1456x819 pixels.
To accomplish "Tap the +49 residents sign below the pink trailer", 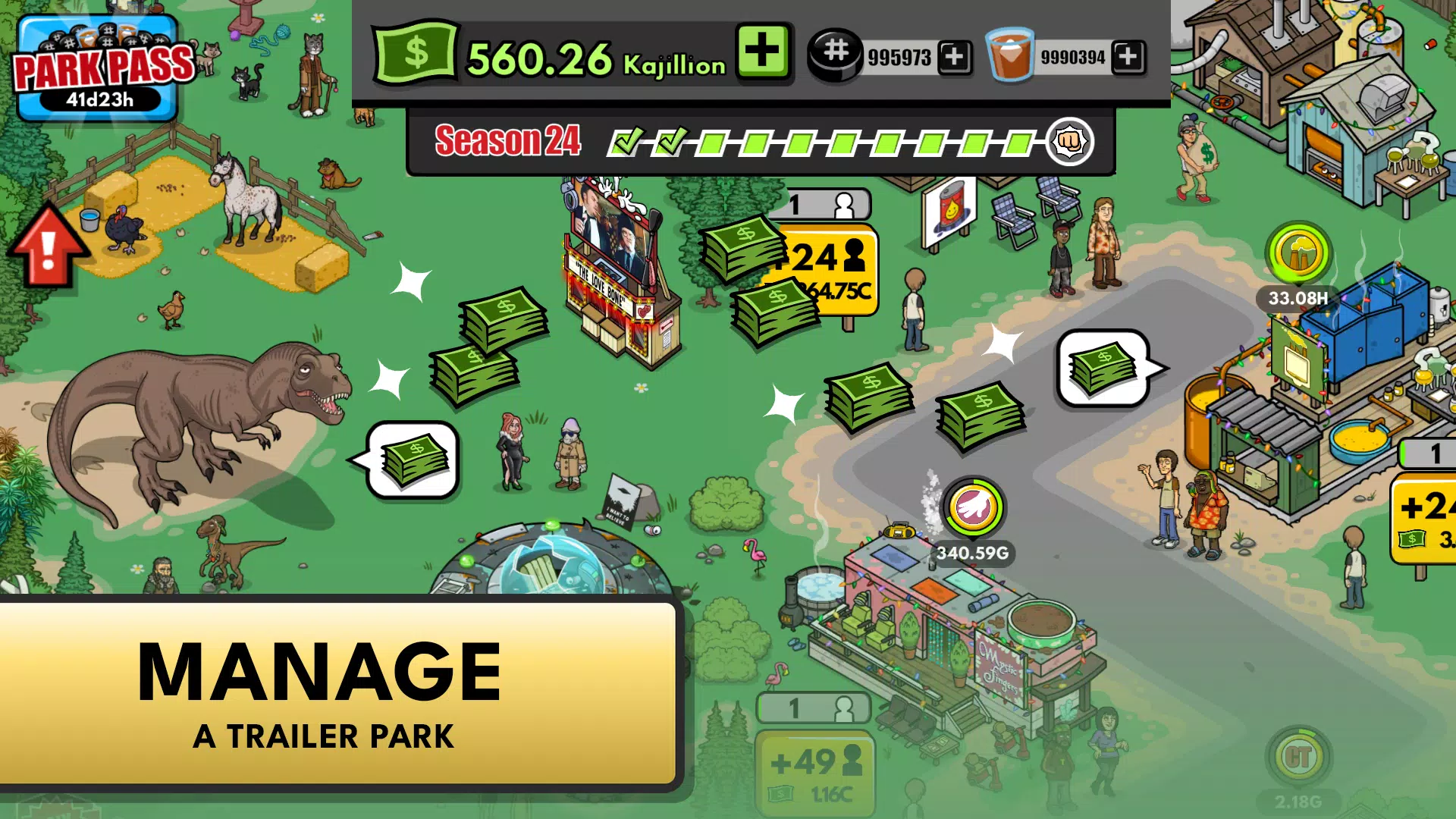I will 817,762.
